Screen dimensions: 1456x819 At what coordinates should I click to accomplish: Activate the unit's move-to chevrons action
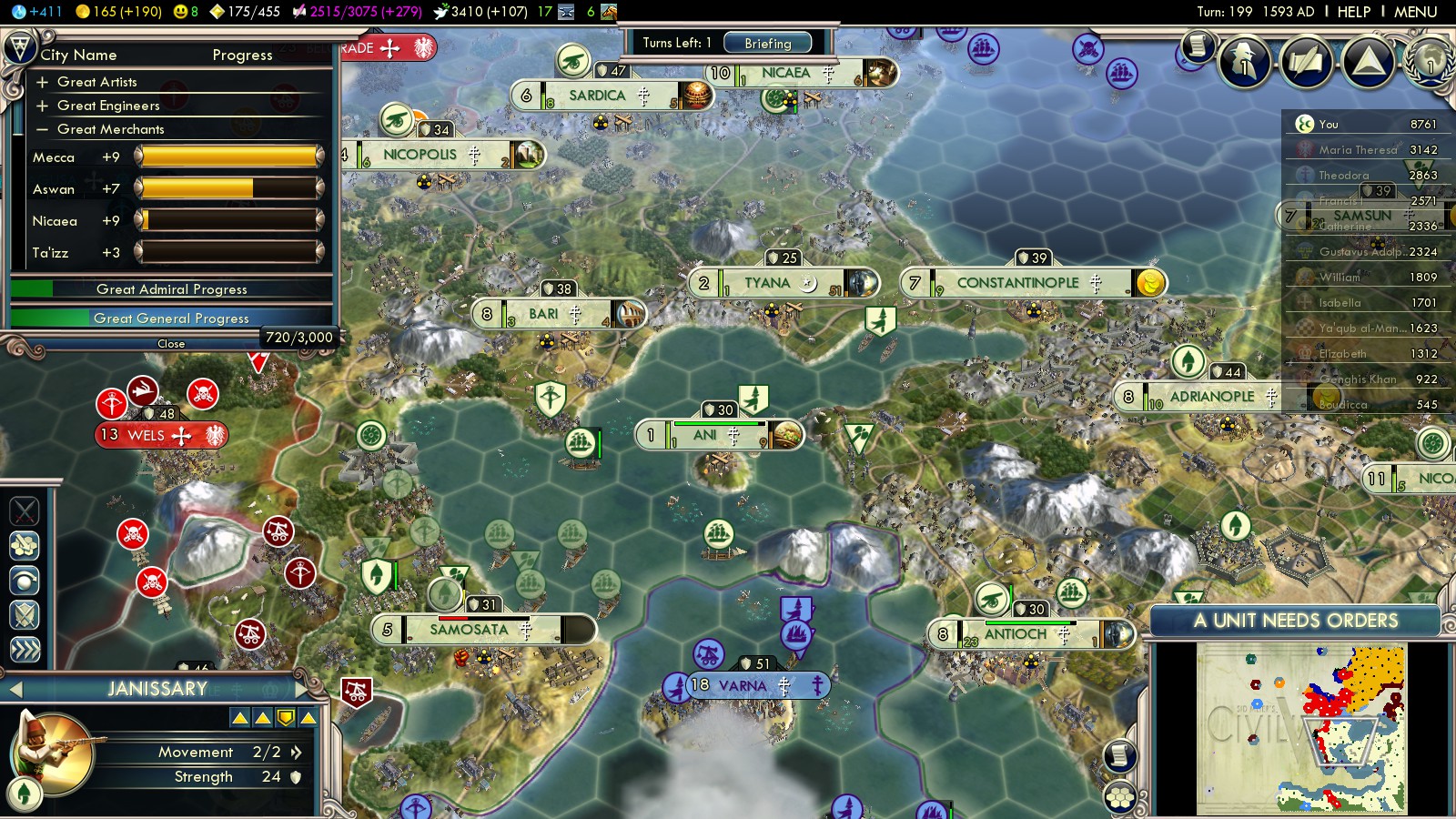click(x=25, y=649)
